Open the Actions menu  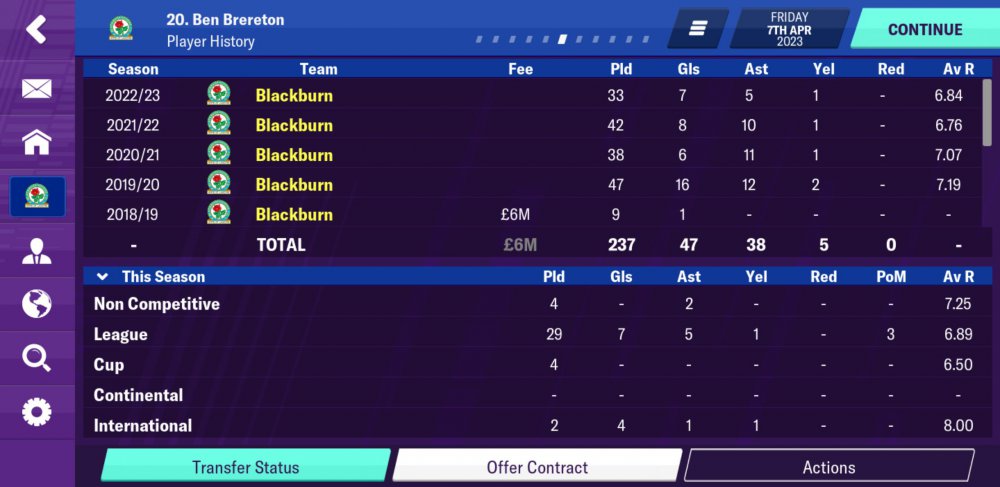click(828, 467)
